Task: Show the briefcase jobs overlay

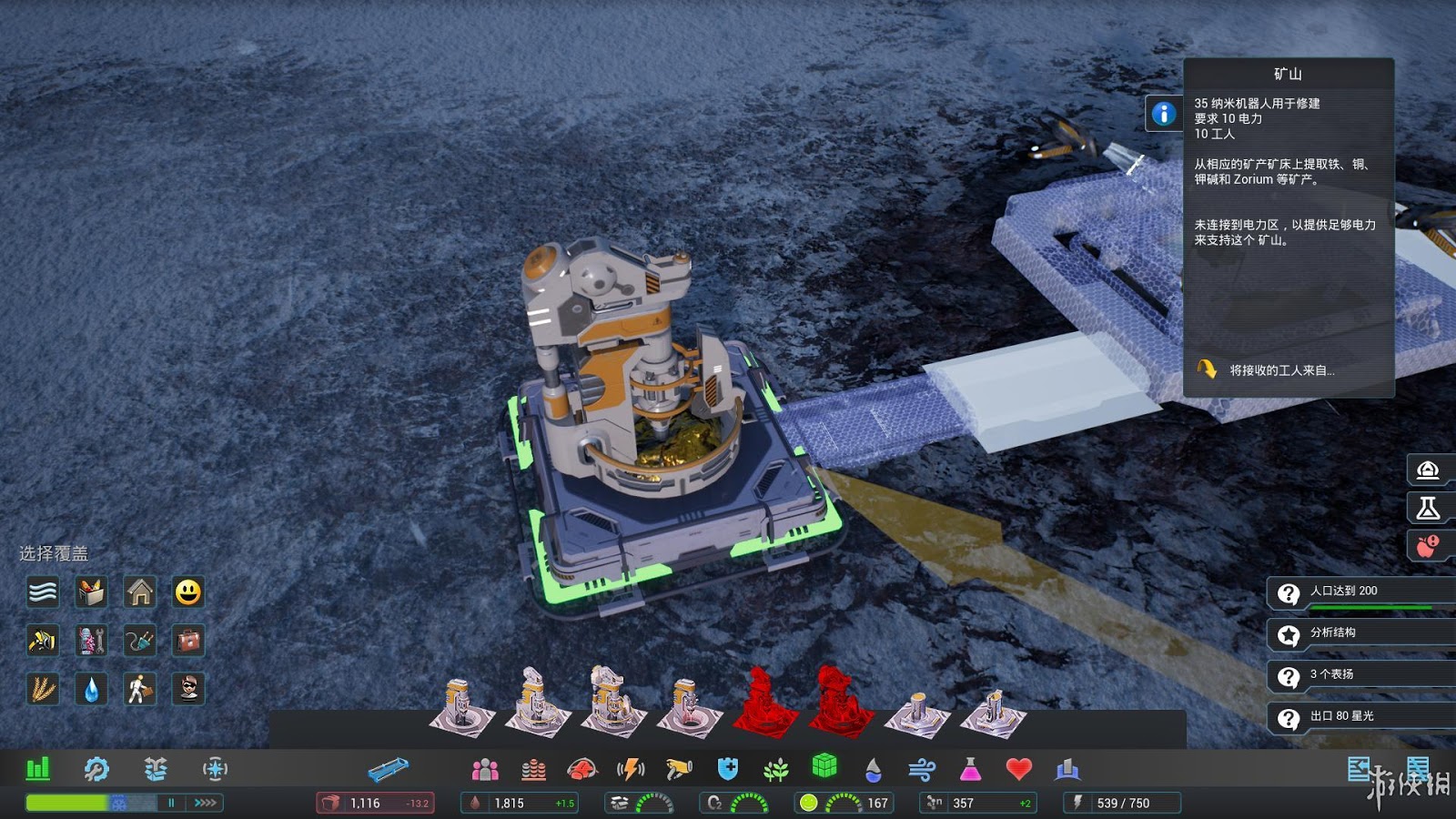Action: click(188, 641)
